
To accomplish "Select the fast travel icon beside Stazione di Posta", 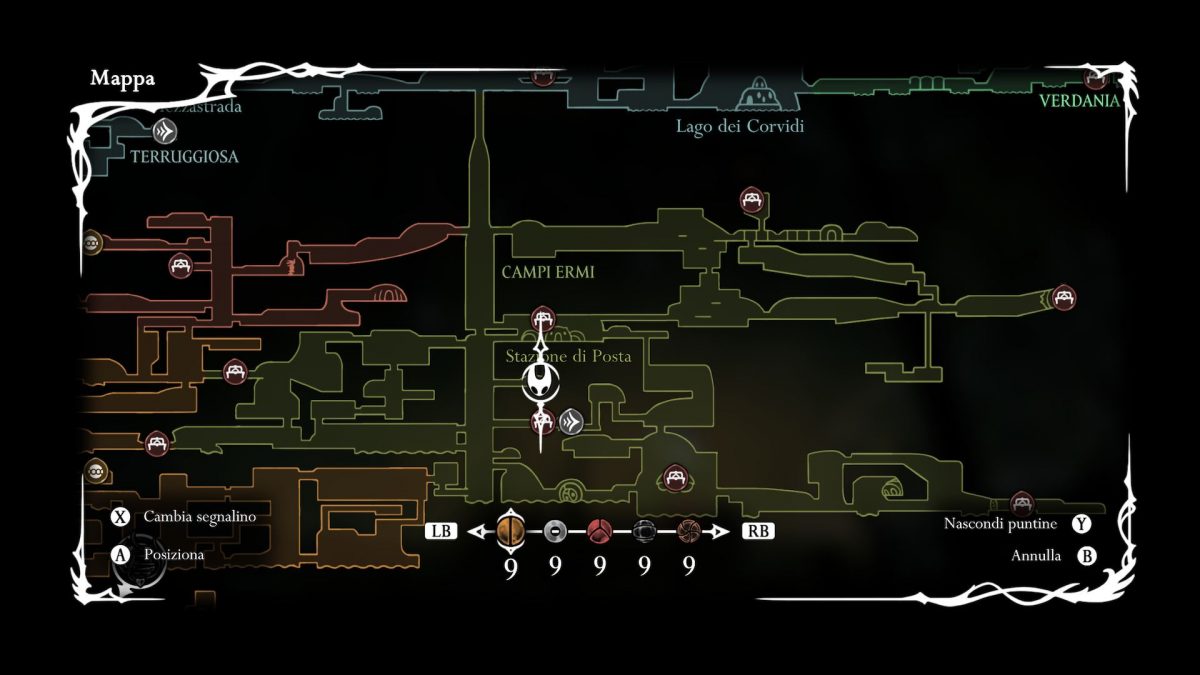I will tap(570, 421).
